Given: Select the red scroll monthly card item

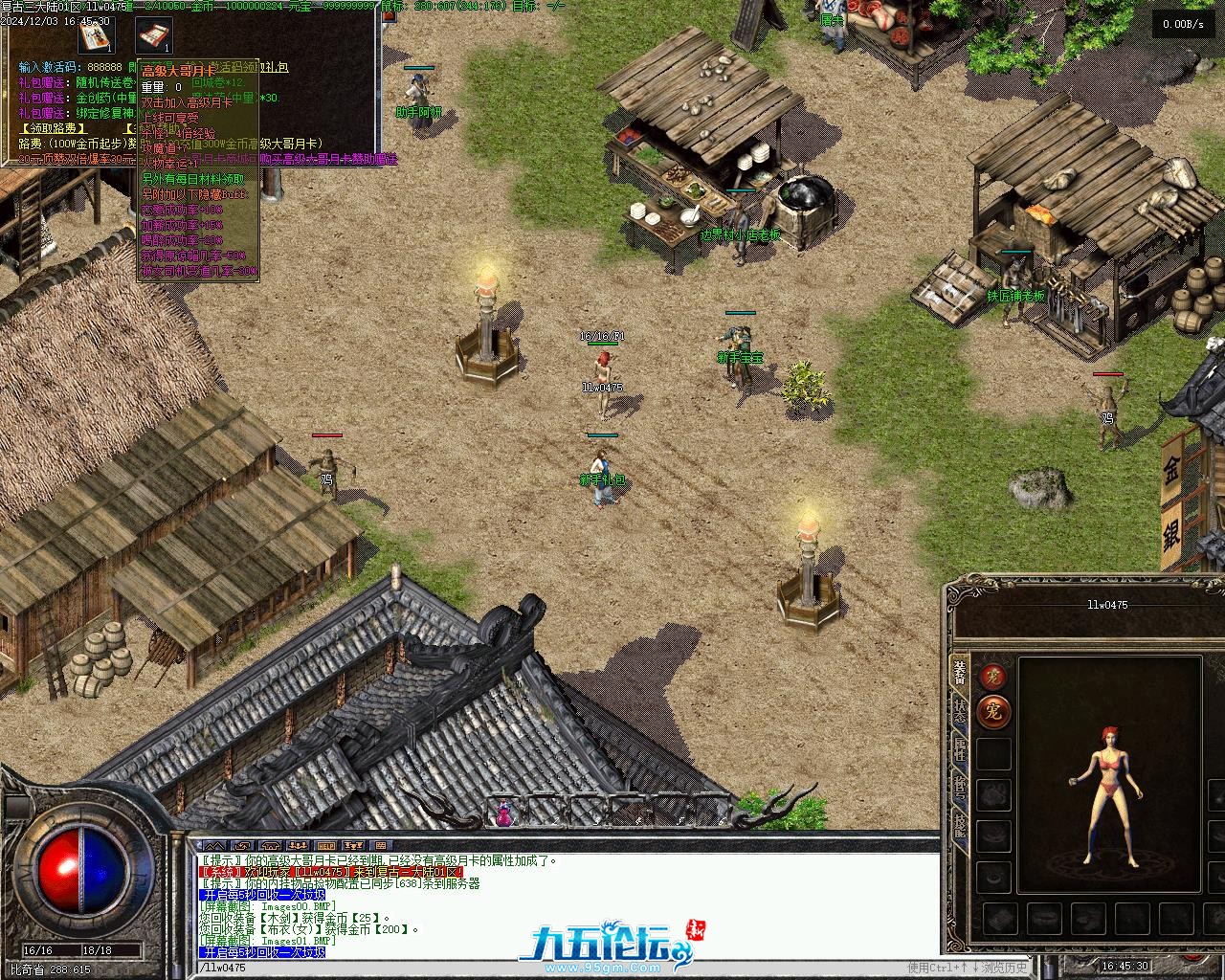Looking at the screenshot, I should pyautogui.click(x=153, y=35).
